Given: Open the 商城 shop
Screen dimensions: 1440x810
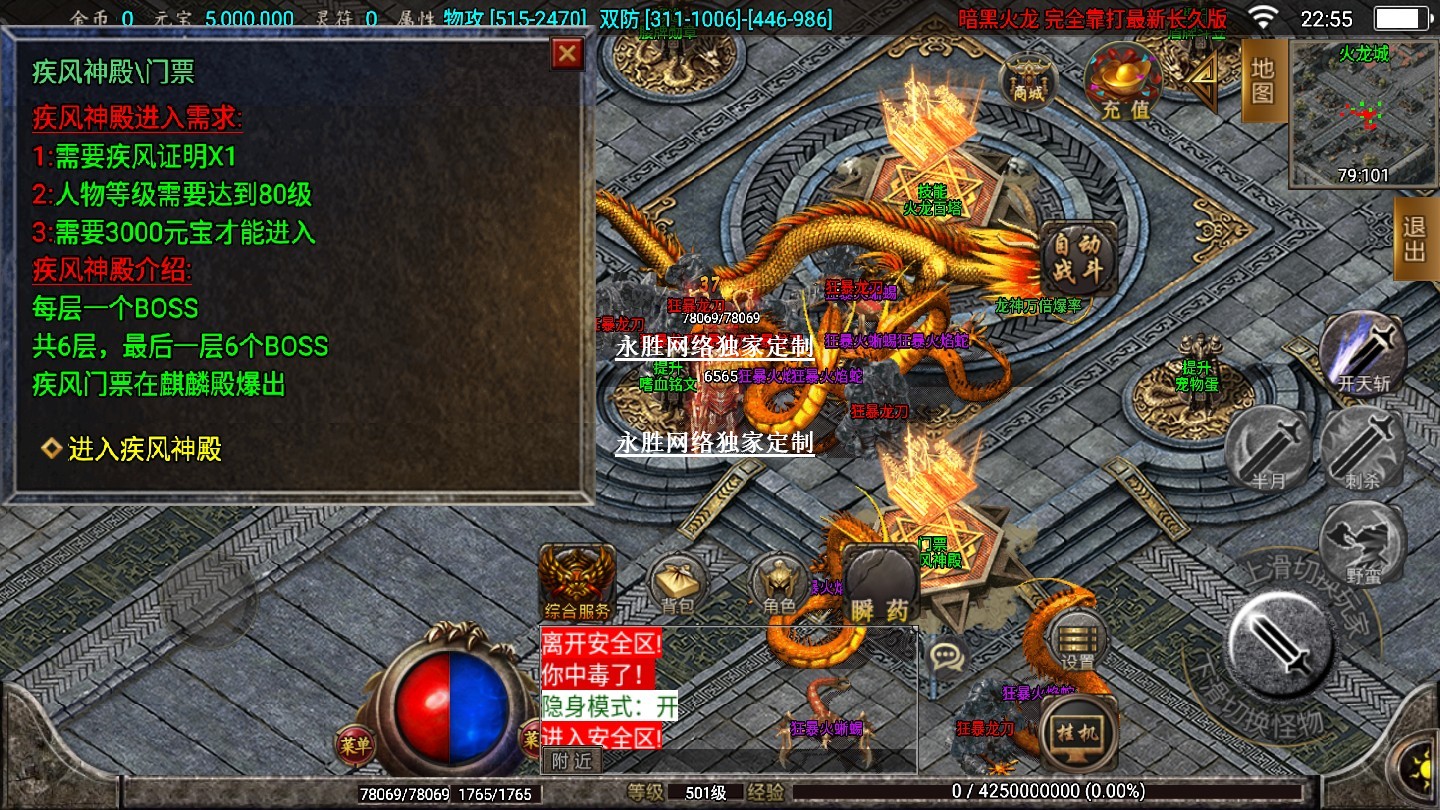Looking at the screenshot, I should pyautogui.click(x=1027, y=80).
